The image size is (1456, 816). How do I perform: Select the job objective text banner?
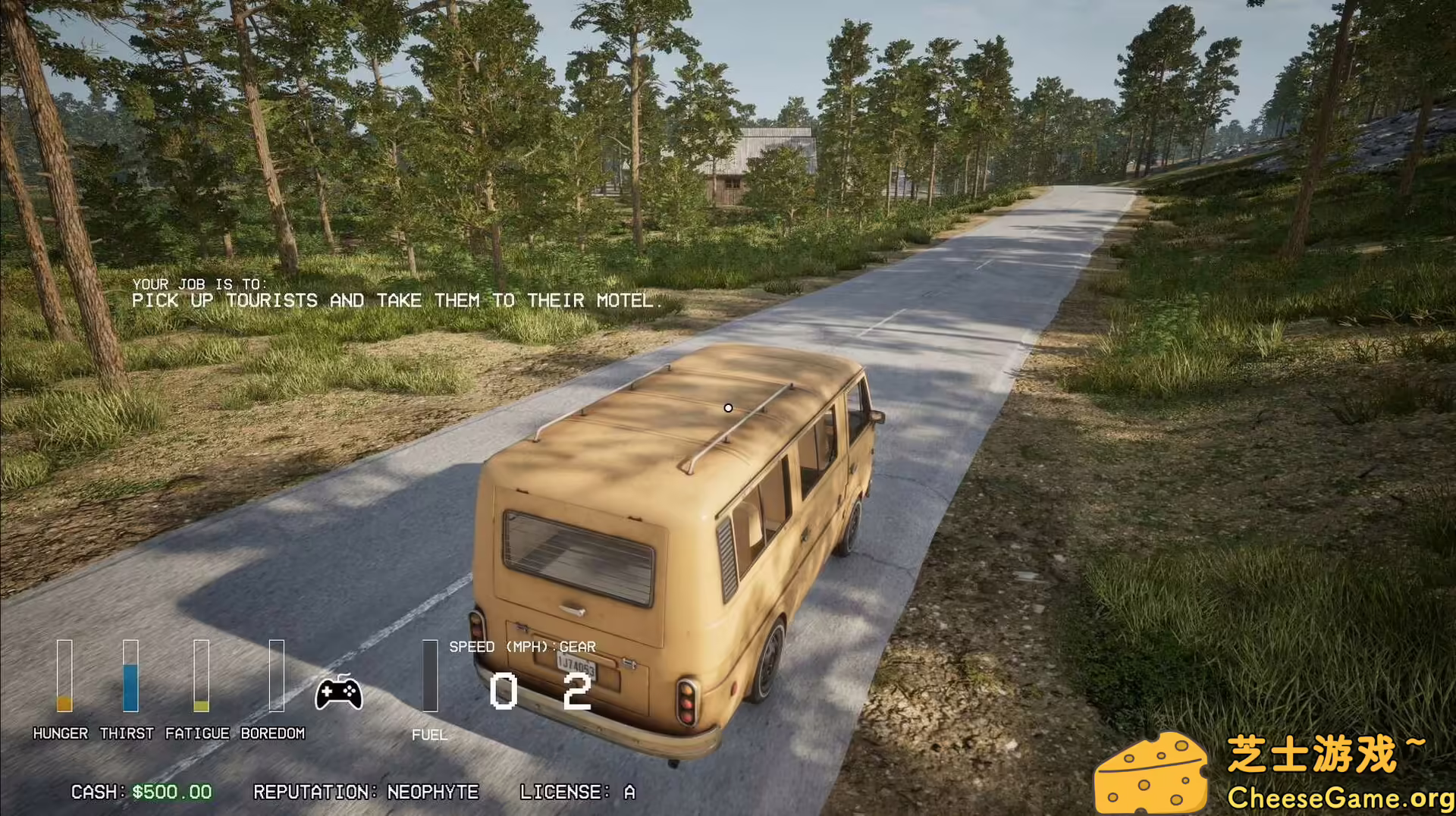point(397,293)
